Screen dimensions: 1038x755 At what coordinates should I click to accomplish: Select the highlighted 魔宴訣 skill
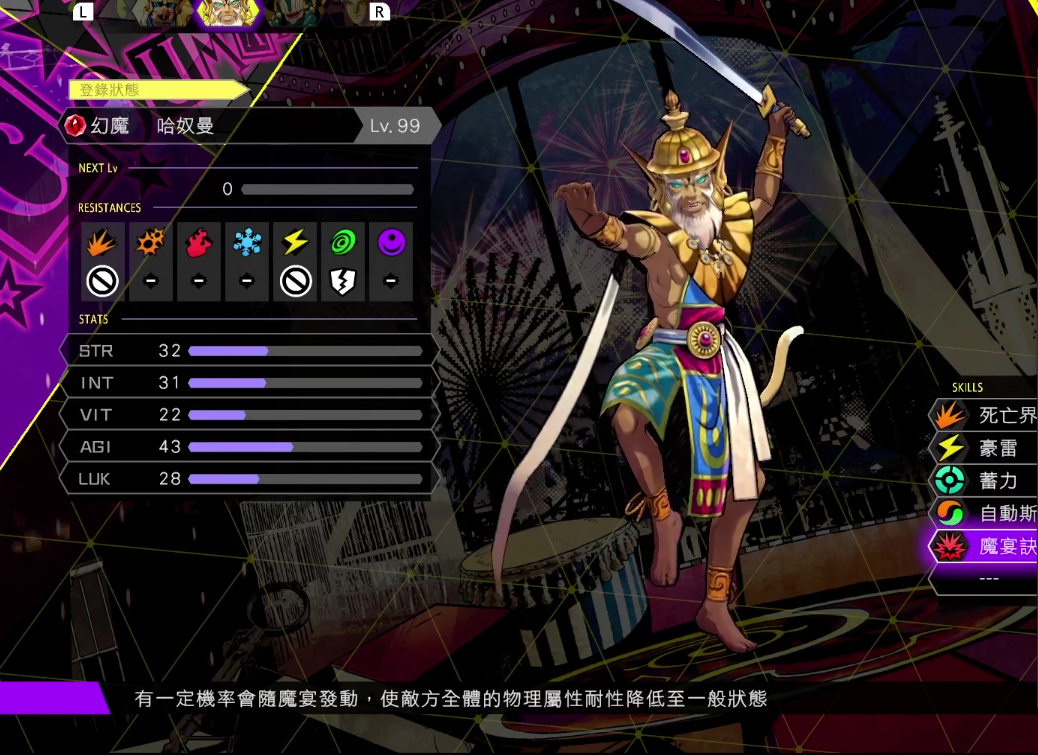coord(985,547)
